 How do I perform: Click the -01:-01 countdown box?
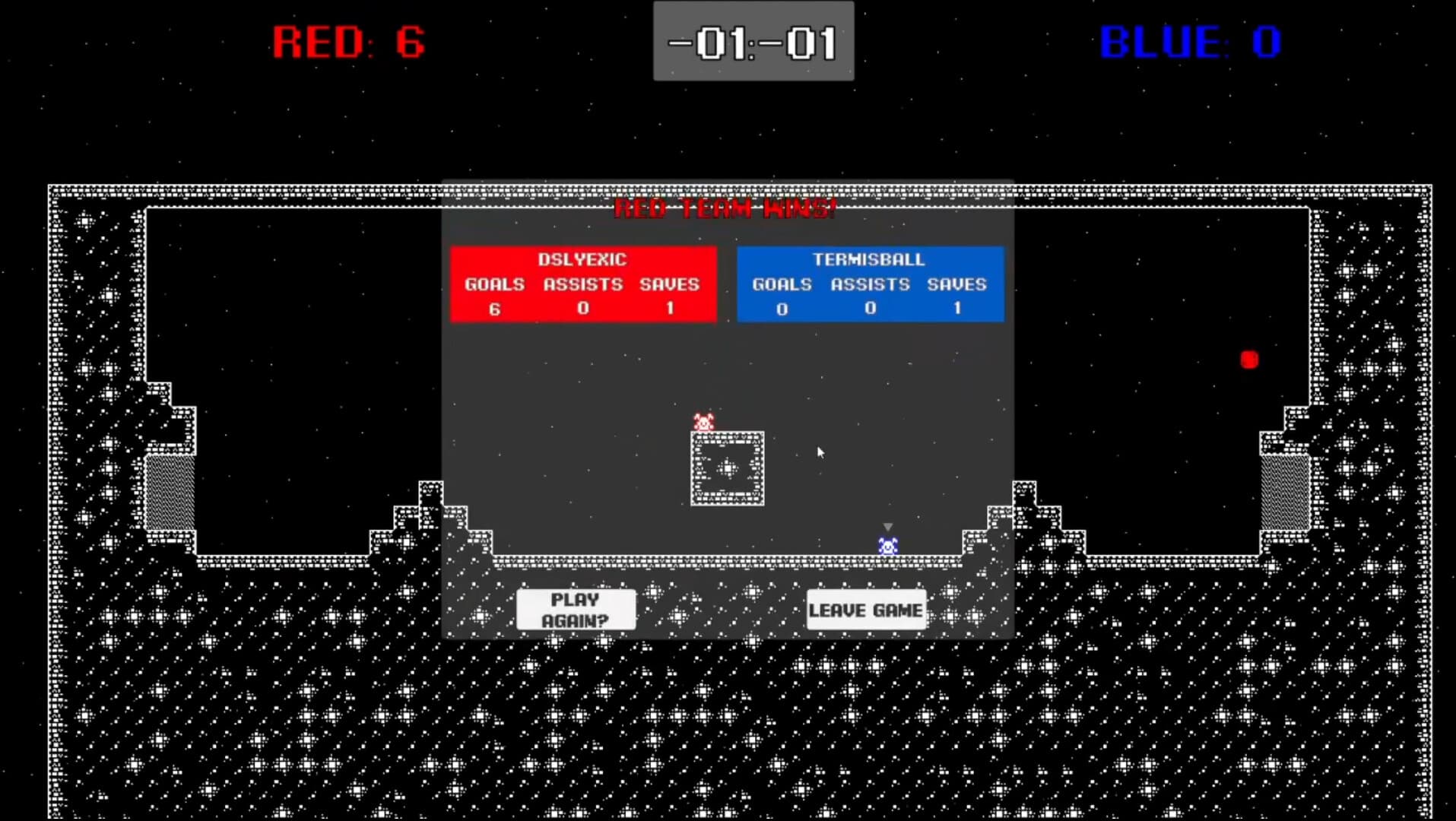click(x=753, y=42)
